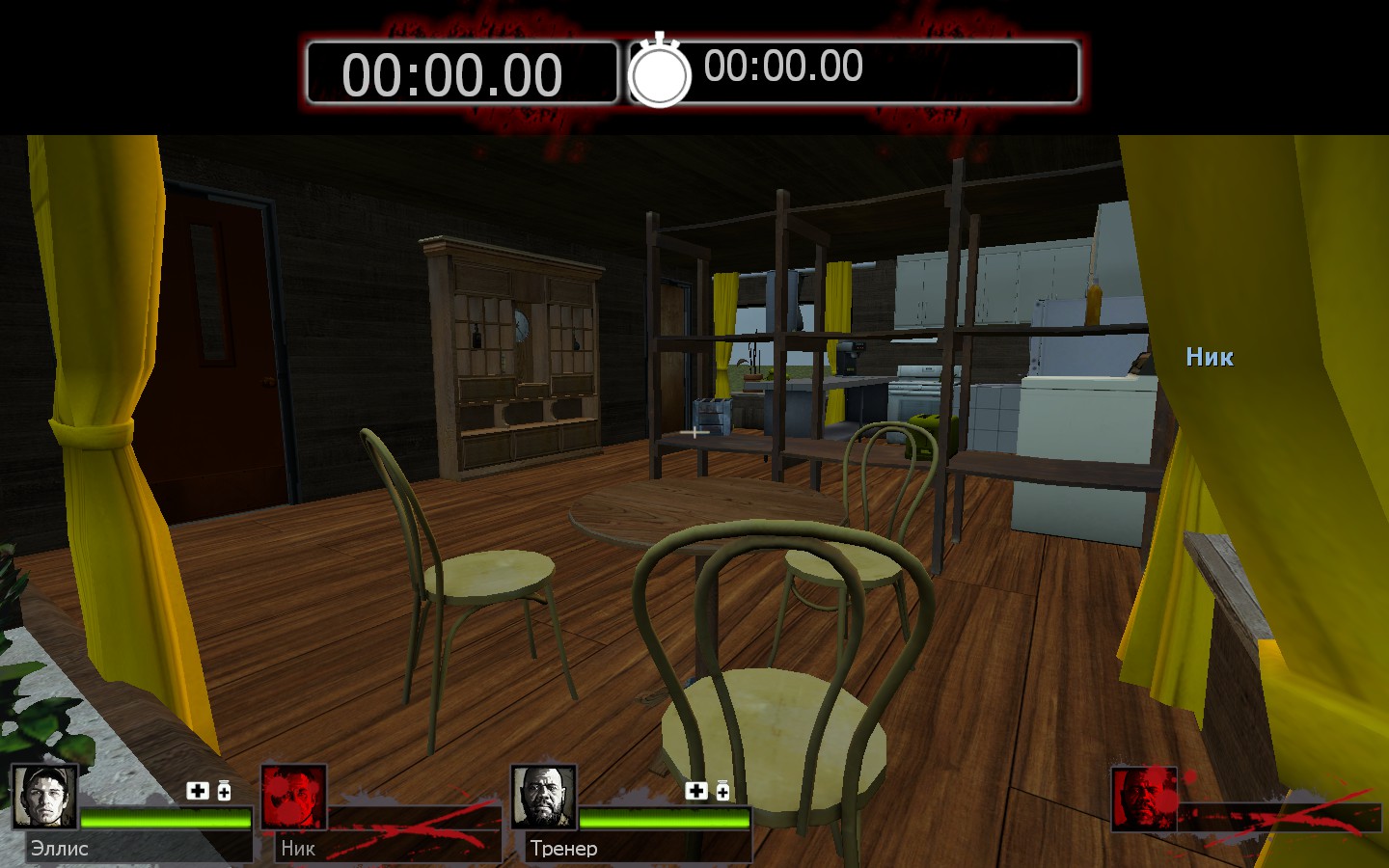Screen dimensions: 1389x868
Task: Click the first aid kit icon above Coach's health
Action: 696,791
